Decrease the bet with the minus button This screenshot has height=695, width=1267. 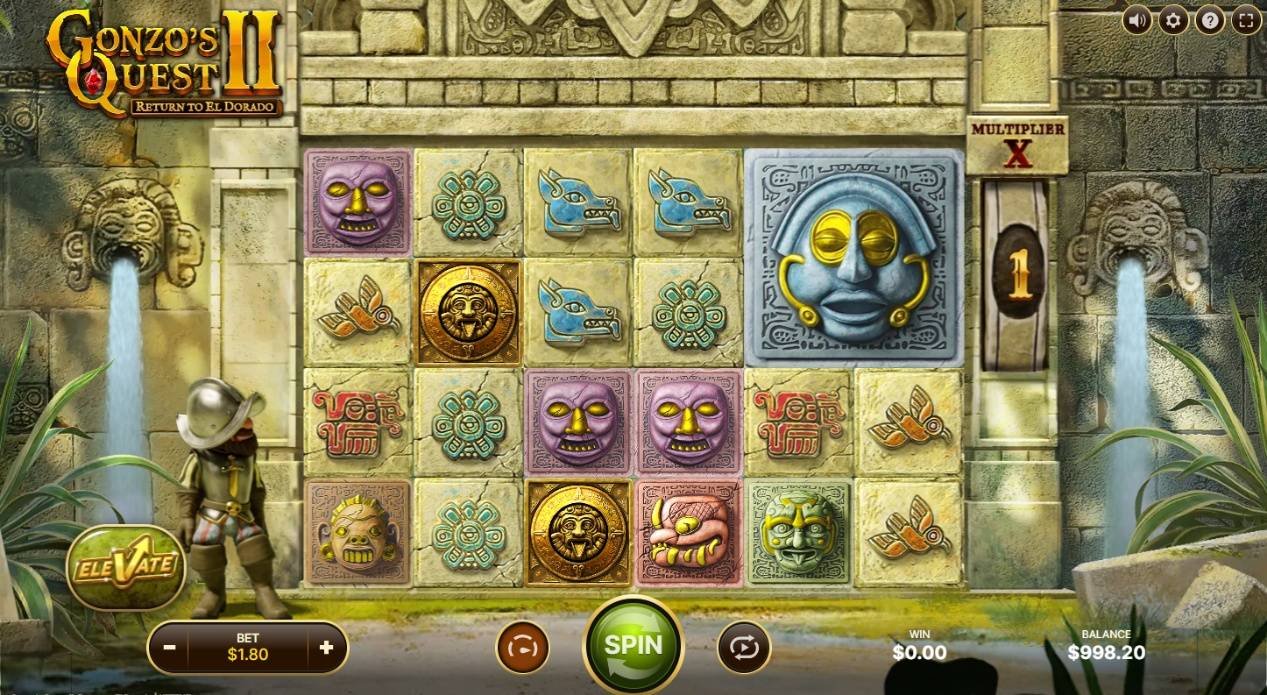point(170,647)
